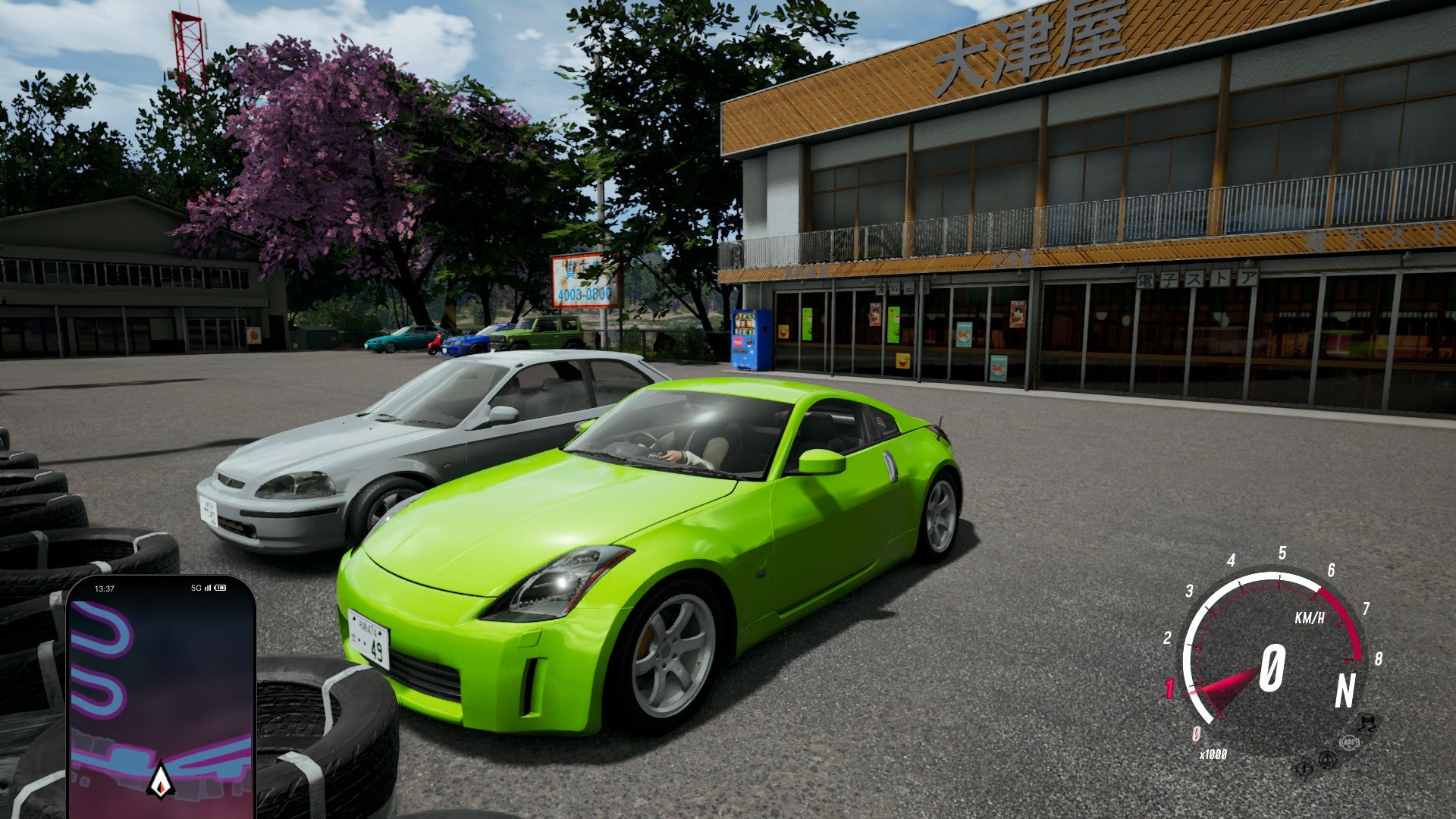Screen dimensions: 1456x819
Task: Select the traction control indicator icon
Action: pos(1367,723)
